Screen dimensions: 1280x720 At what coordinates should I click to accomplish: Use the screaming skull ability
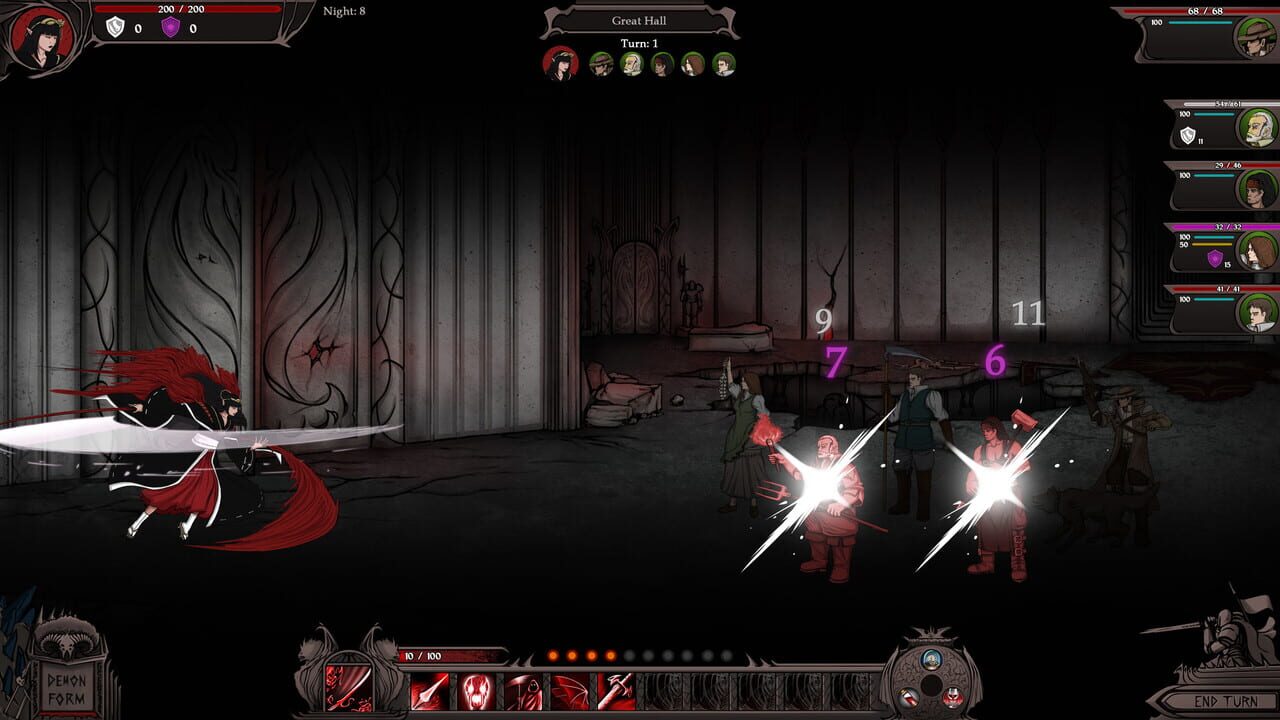(x=478, y=690)
